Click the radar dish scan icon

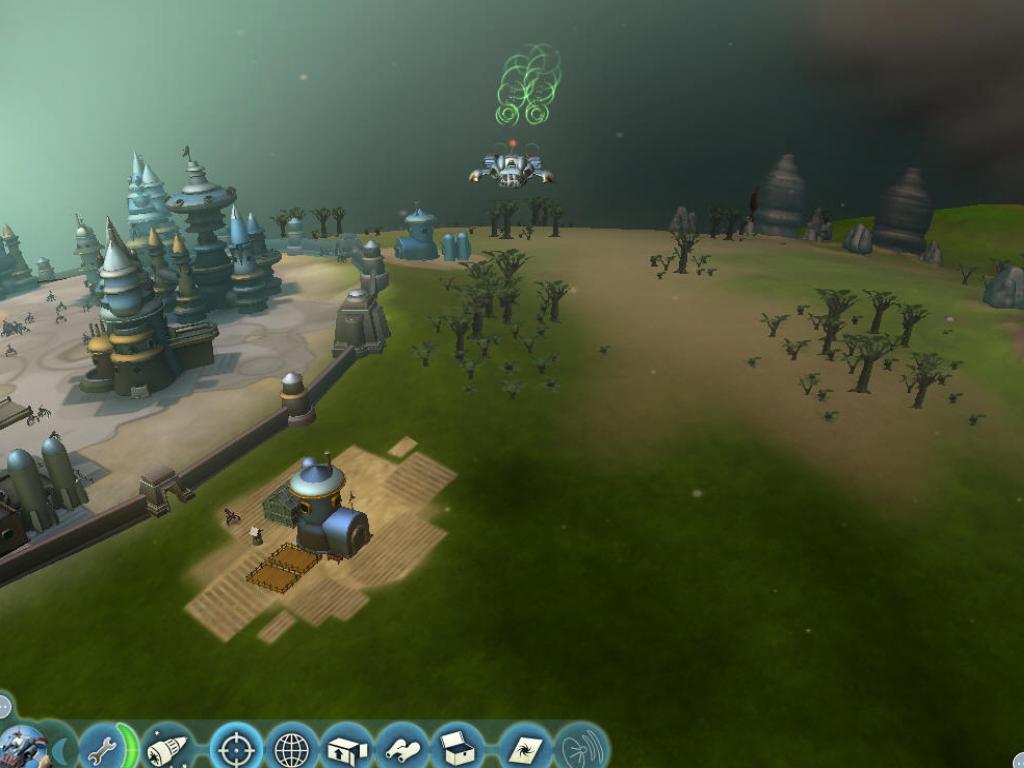581,748
